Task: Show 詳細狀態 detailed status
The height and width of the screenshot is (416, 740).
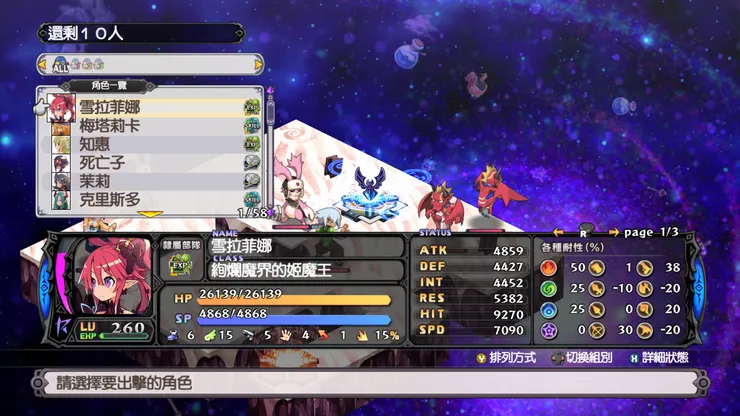Action: [x=664, y=358]
